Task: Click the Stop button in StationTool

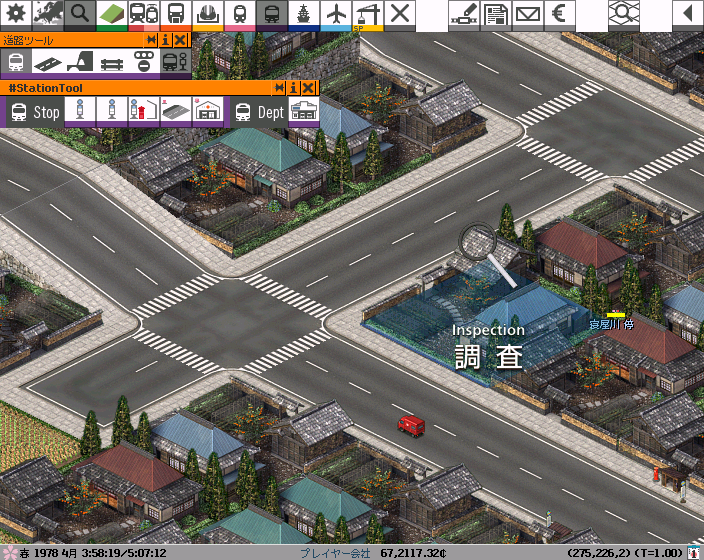Action: coord(34,112)
